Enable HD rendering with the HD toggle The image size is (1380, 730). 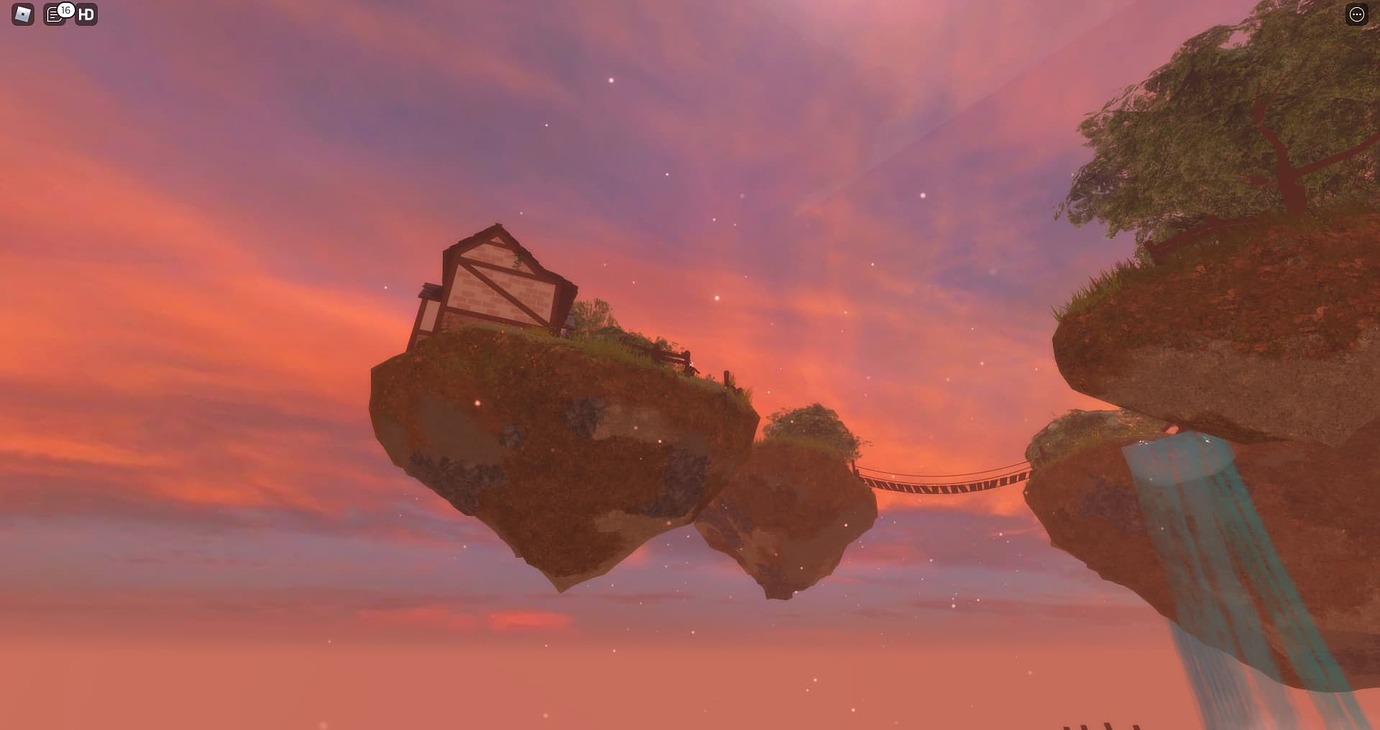click(85, 14)
